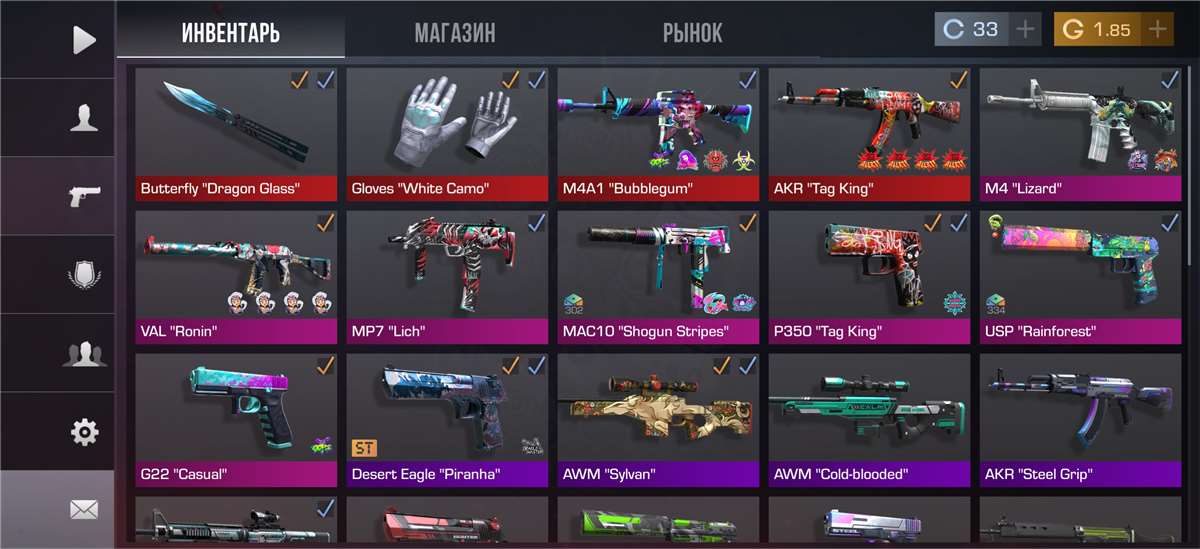Click the play arrow in the sidebar

[84, 40]
